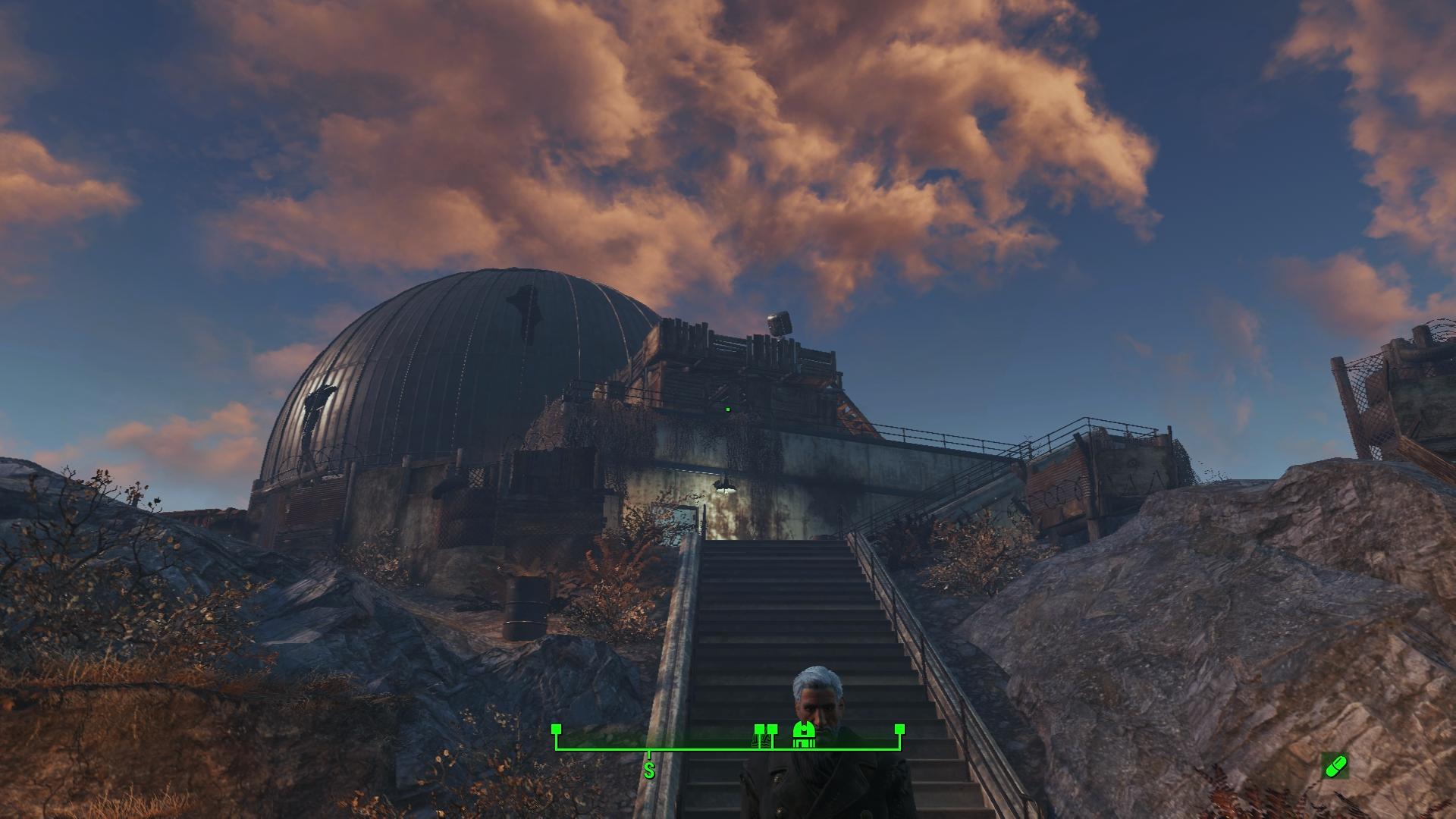Select the green pill status icon

tap(1334, 766)
